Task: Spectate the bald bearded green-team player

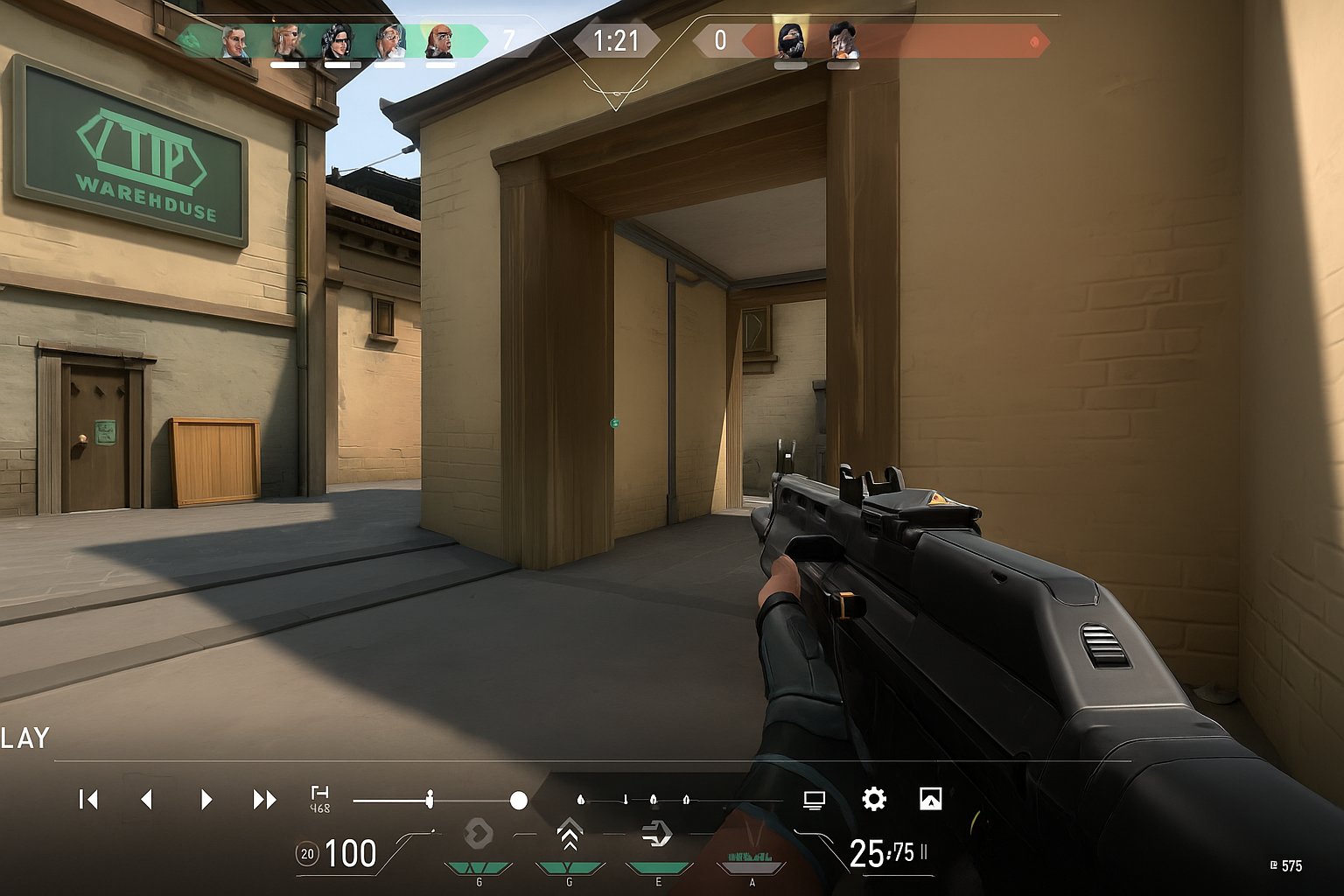Action: 440,42
